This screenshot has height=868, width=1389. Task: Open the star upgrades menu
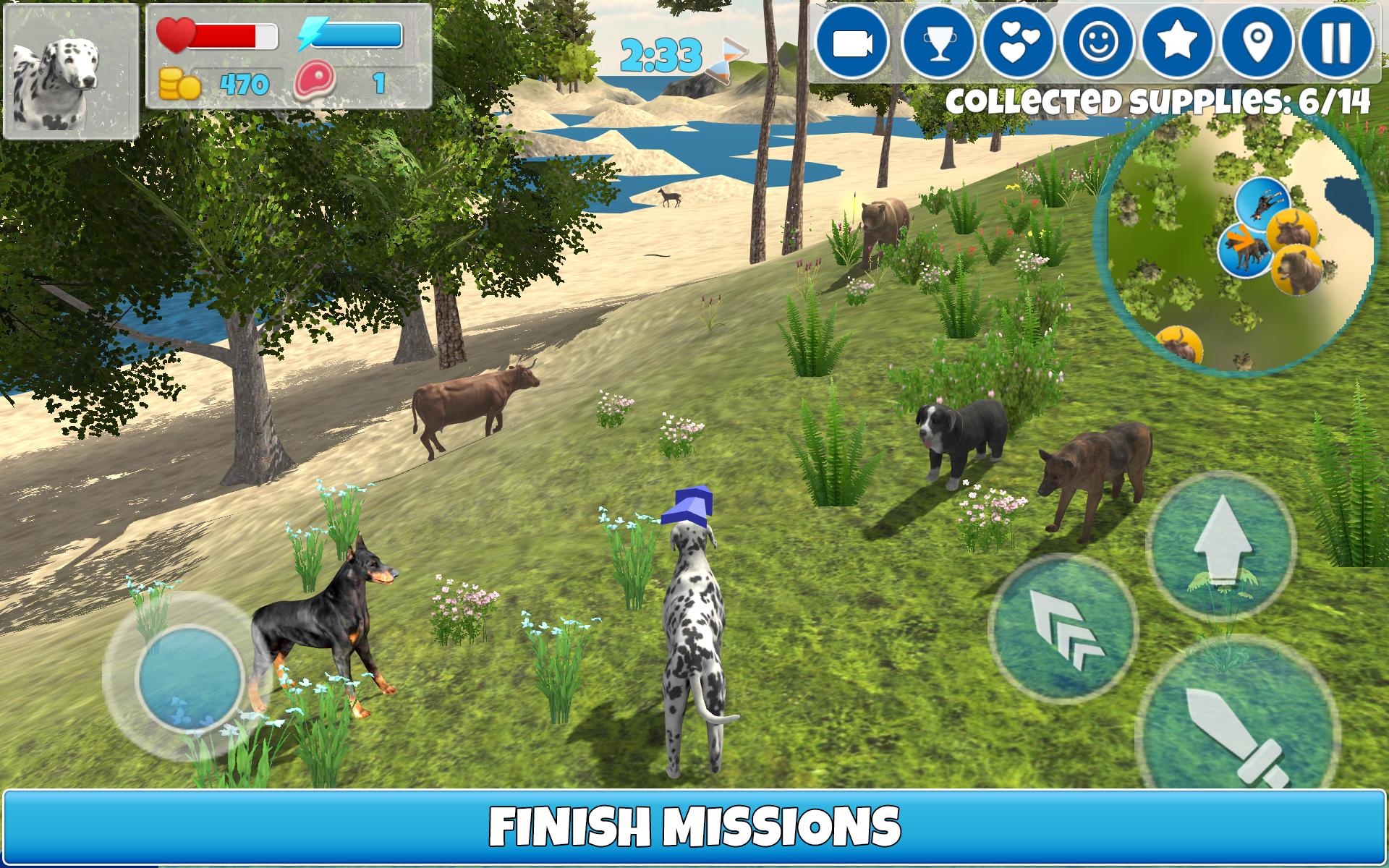click(1178, 43)
